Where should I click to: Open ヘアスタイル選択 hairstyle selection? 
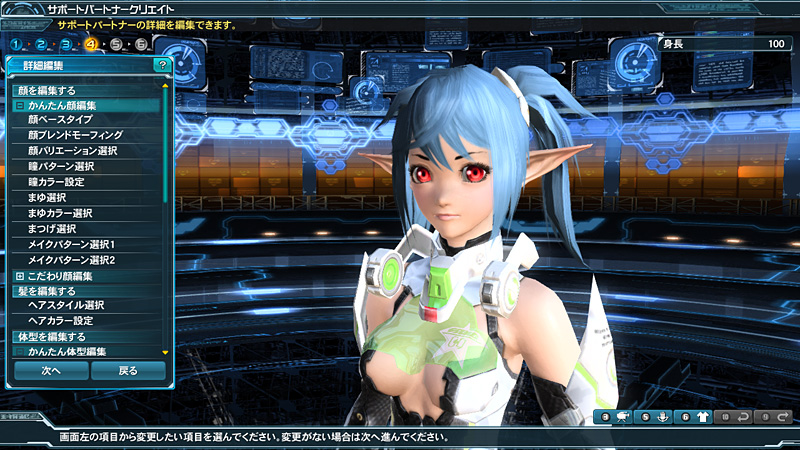click(x=66, y=305)
